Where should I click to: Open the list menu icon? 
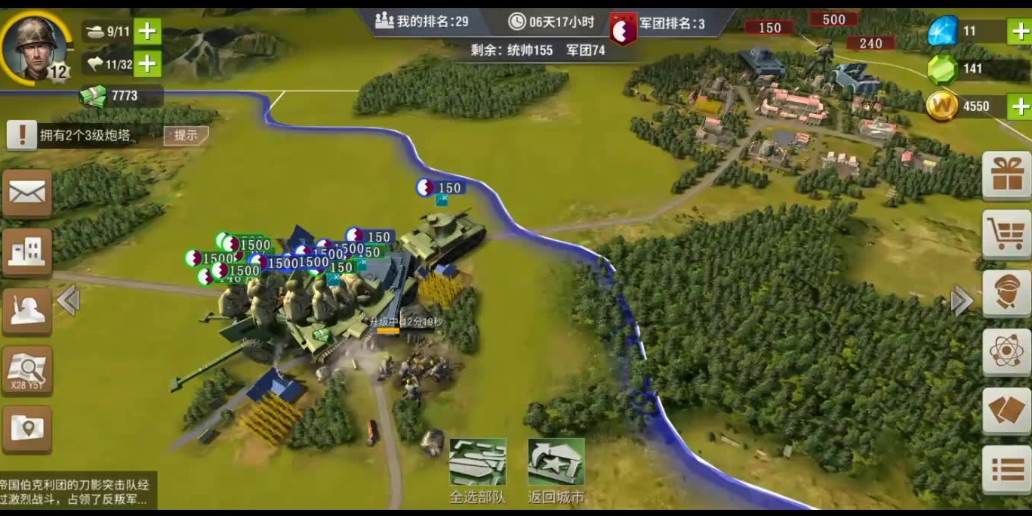coord(1006,468)
